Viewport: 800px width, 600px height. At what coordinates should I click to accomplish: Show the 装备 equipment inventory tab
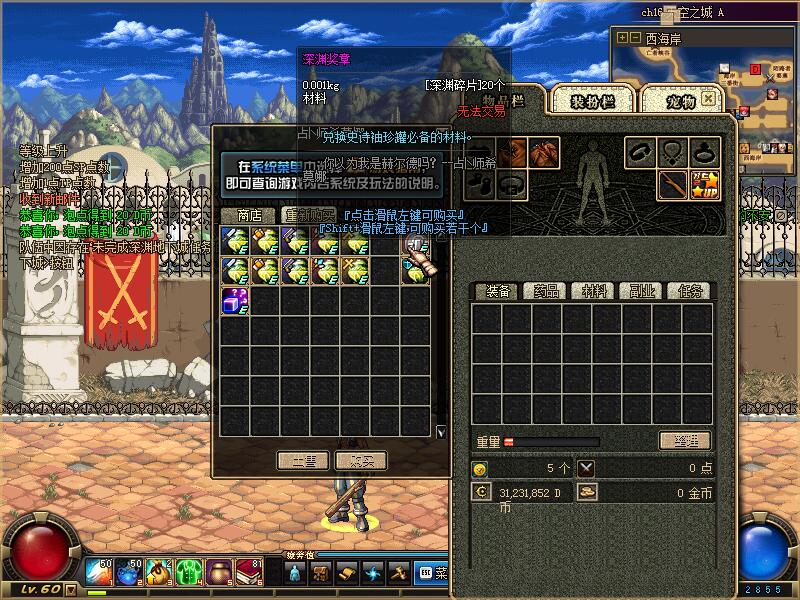498,291
